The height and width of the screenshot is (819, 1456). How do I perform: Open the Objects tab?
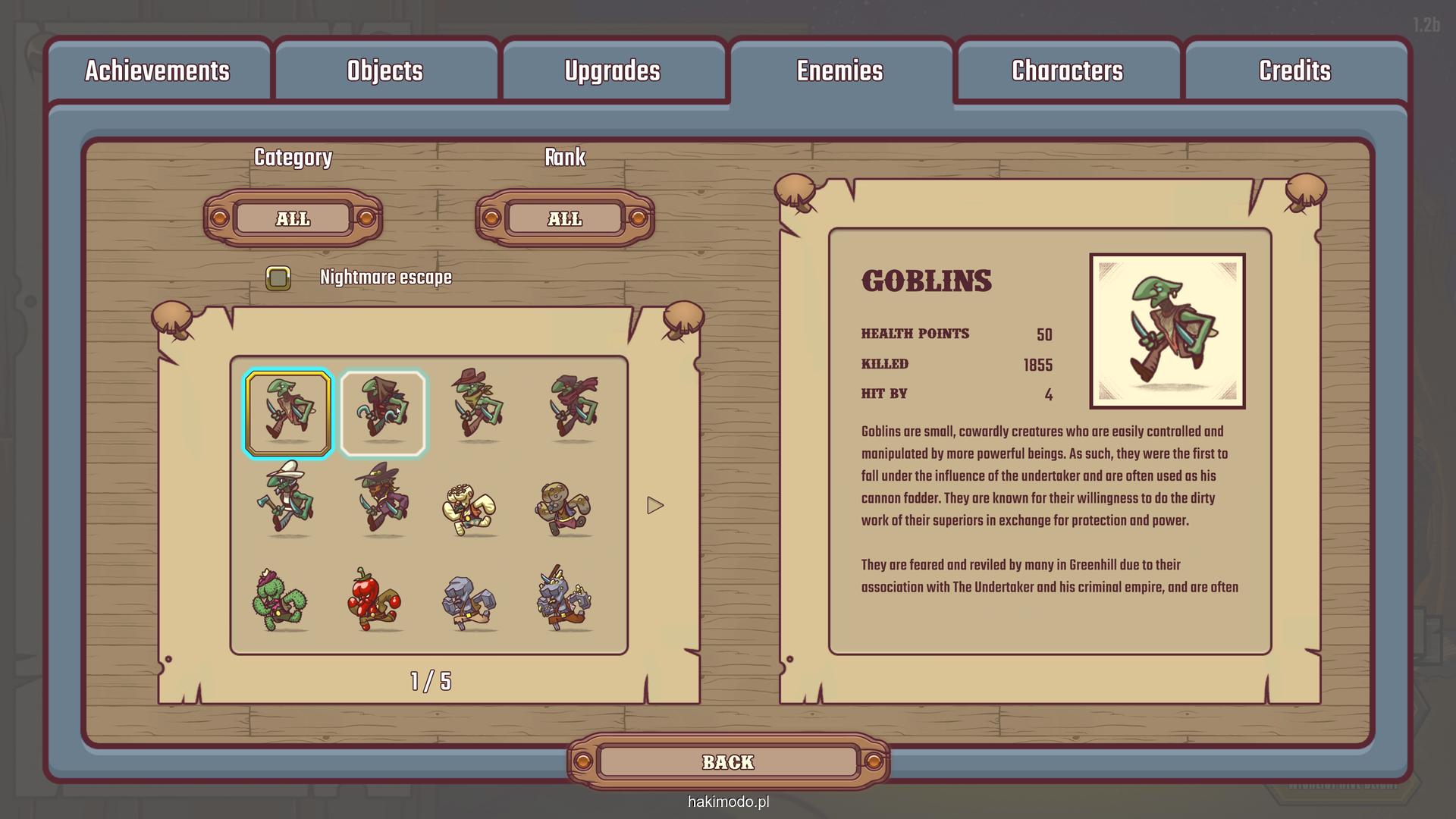click(x=384, y=71)
